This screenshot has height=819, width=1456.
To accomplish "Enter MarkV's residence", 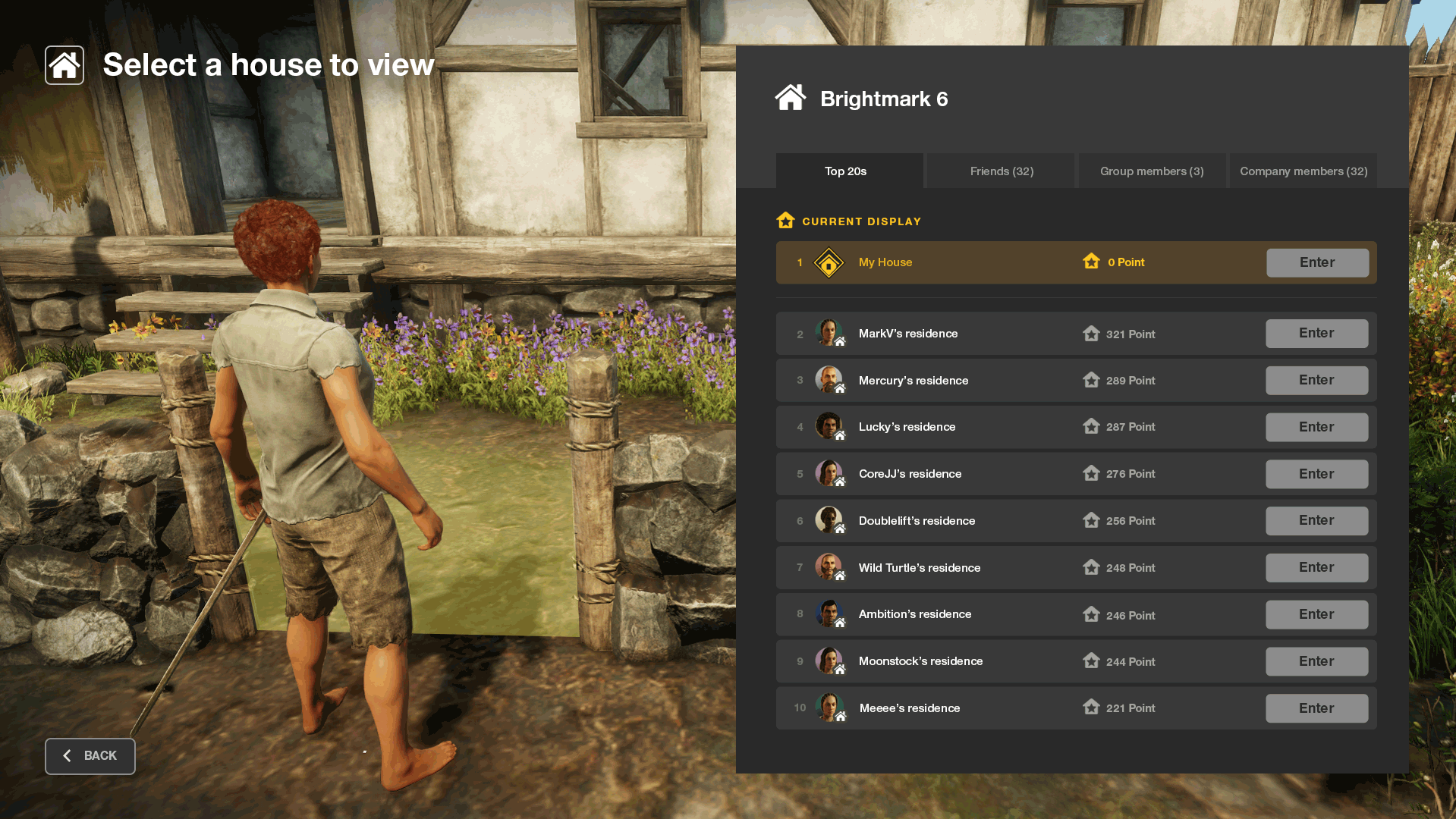I will tap(1316, 334).
